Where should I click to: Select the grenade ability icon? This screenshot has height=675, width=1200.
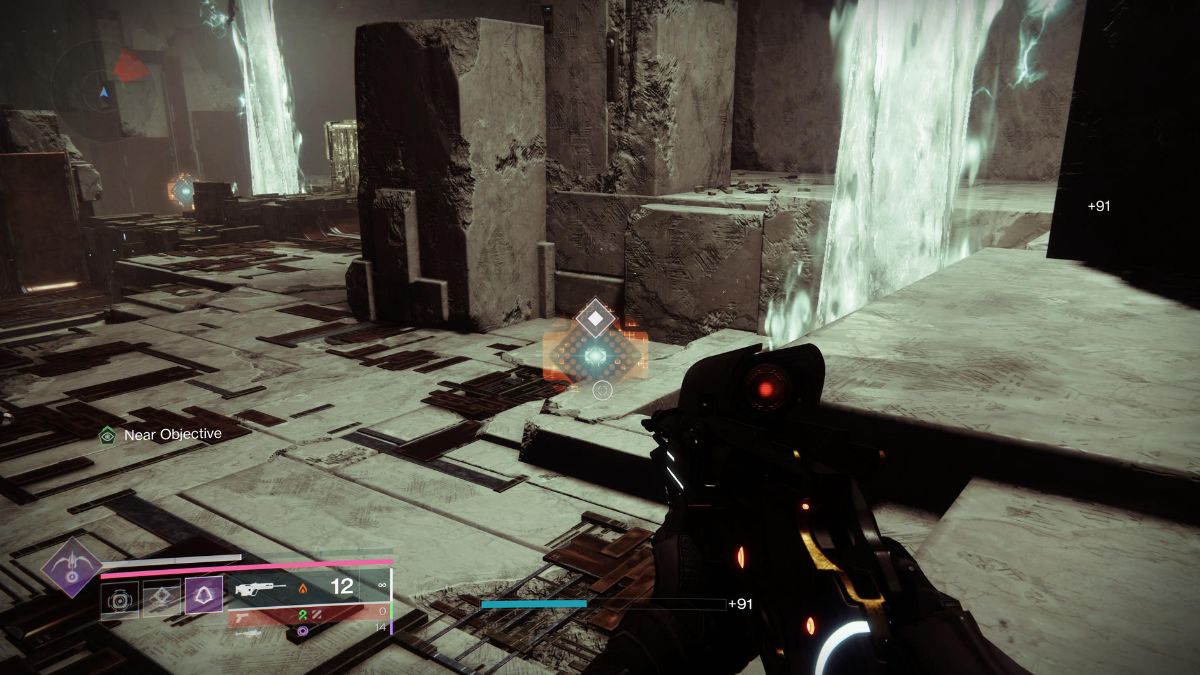[120, 601]
